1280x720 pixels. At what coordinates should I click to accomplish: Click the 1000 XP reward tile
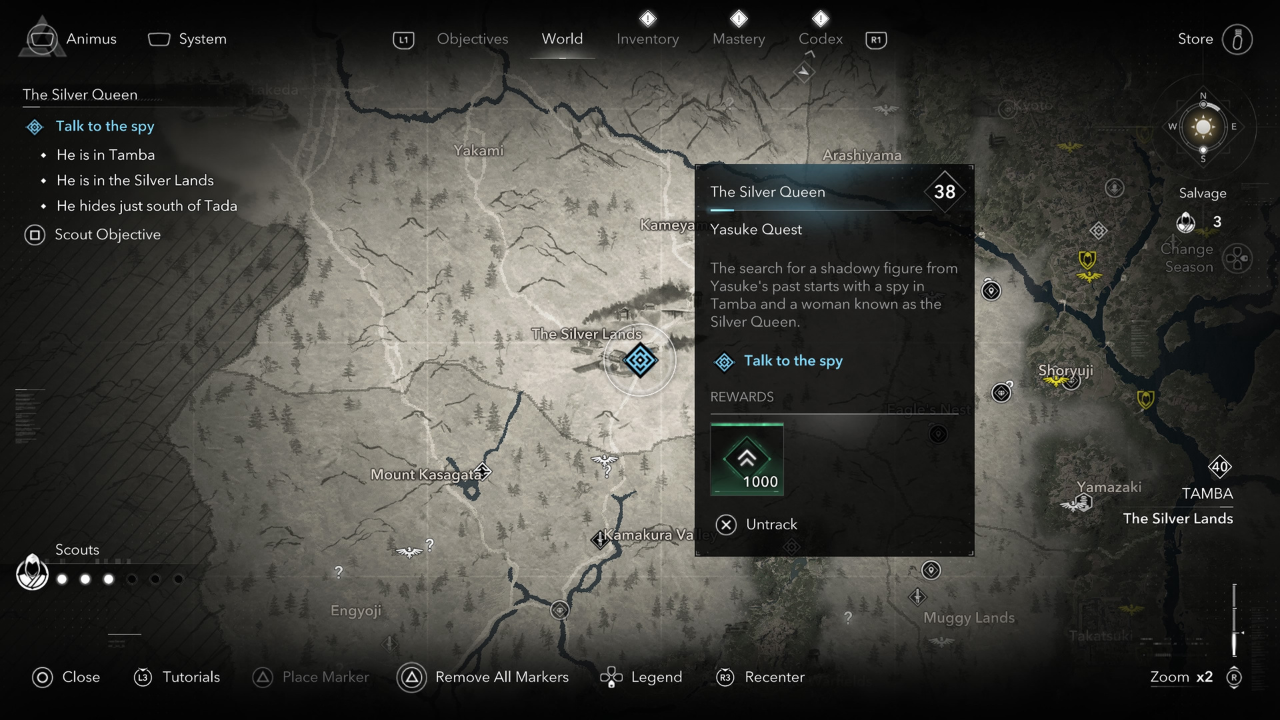pyautogui.click(x=746, y=459)
